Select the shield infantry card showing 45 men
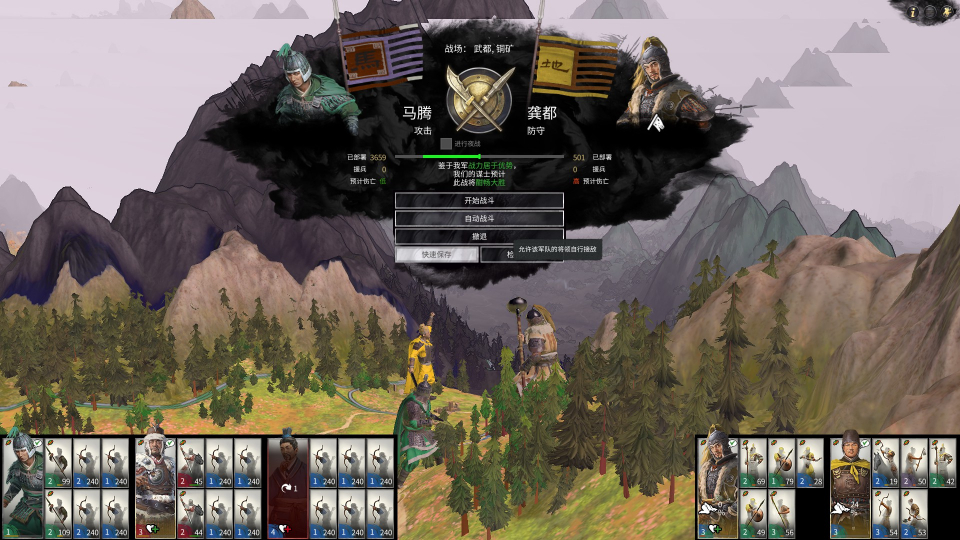 (191, 461)
